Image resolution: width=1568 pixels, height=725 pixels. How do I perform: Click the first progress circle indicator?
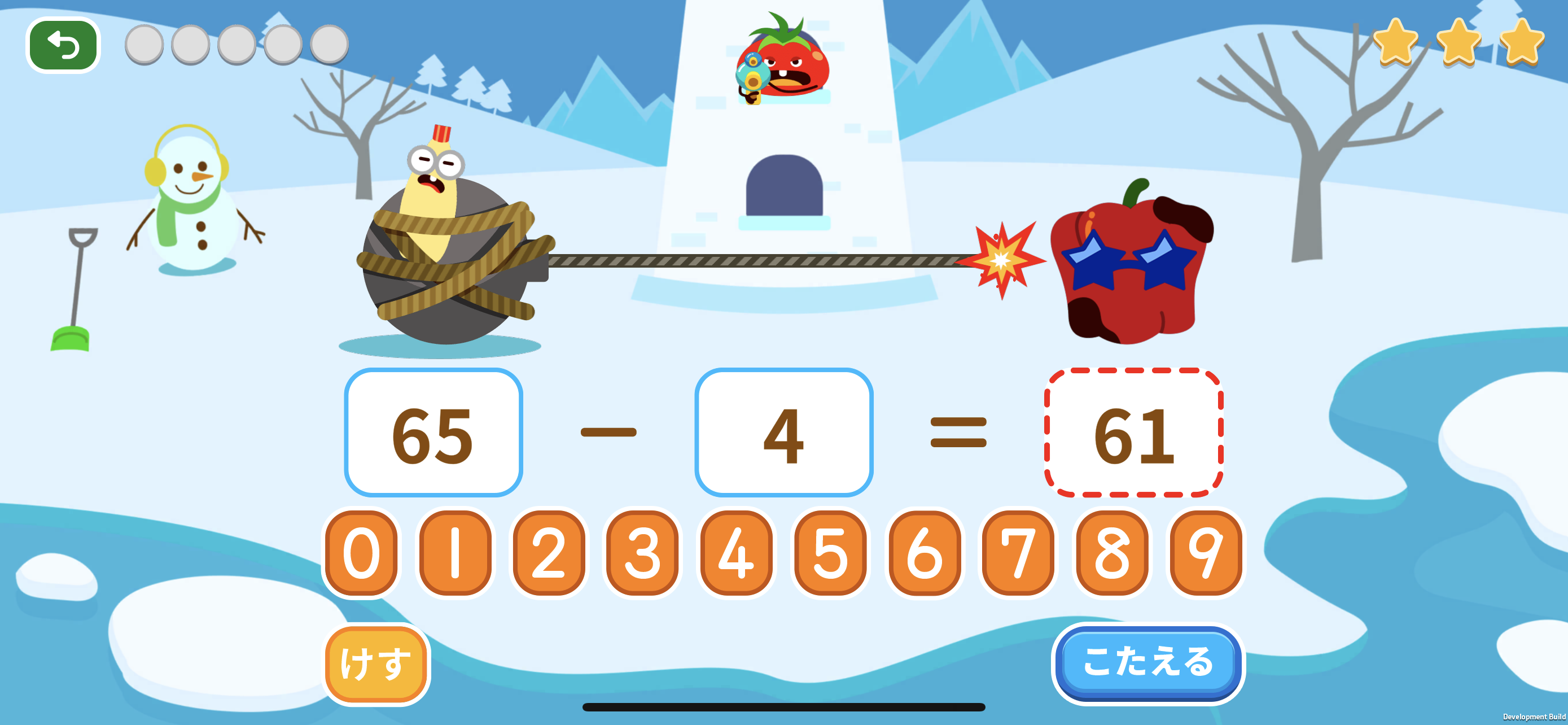(x=146, y=44)
